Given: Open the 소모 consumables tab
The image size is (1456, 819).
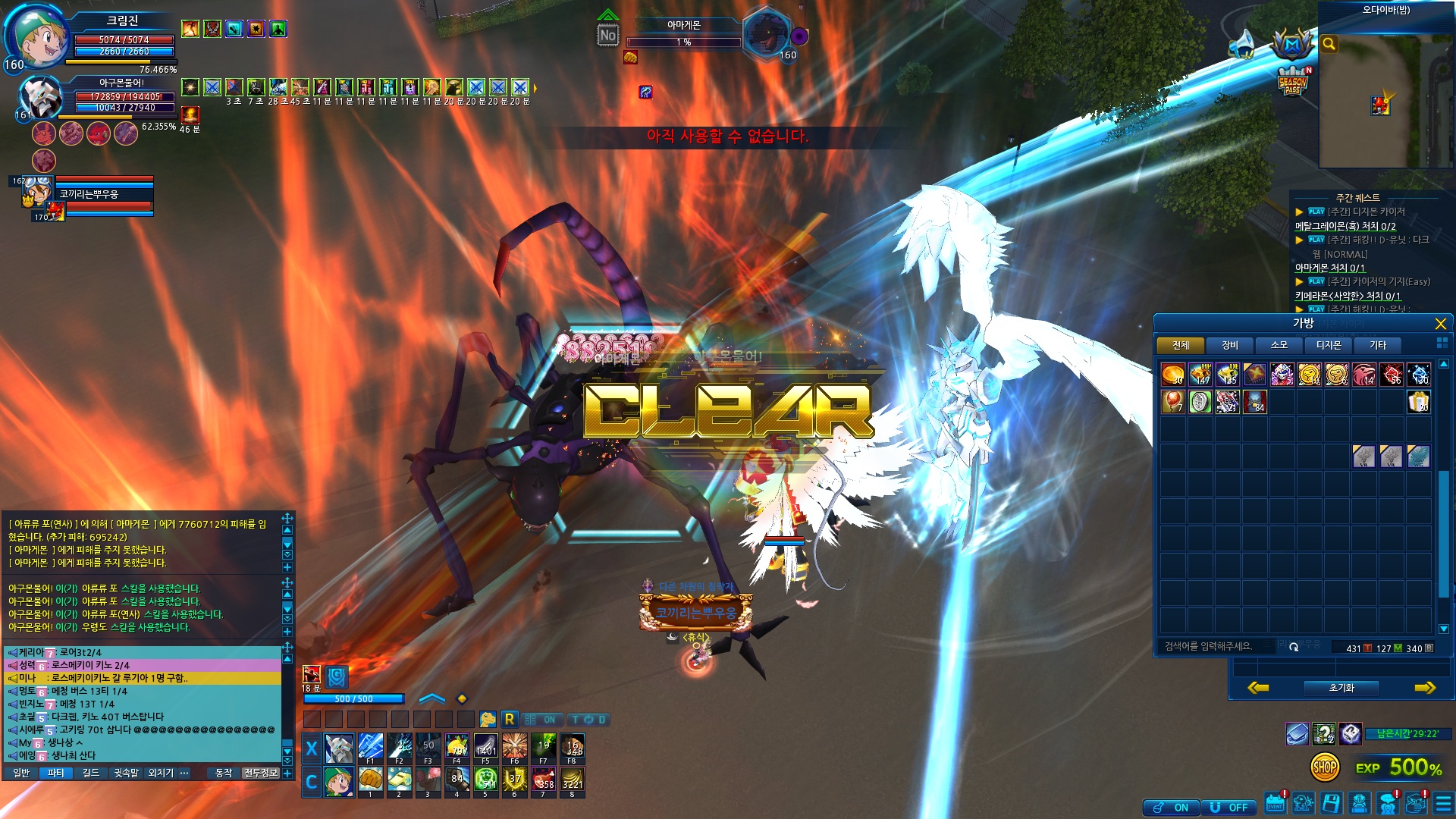Looking at the screenshot, I should tap(1279, 346).
